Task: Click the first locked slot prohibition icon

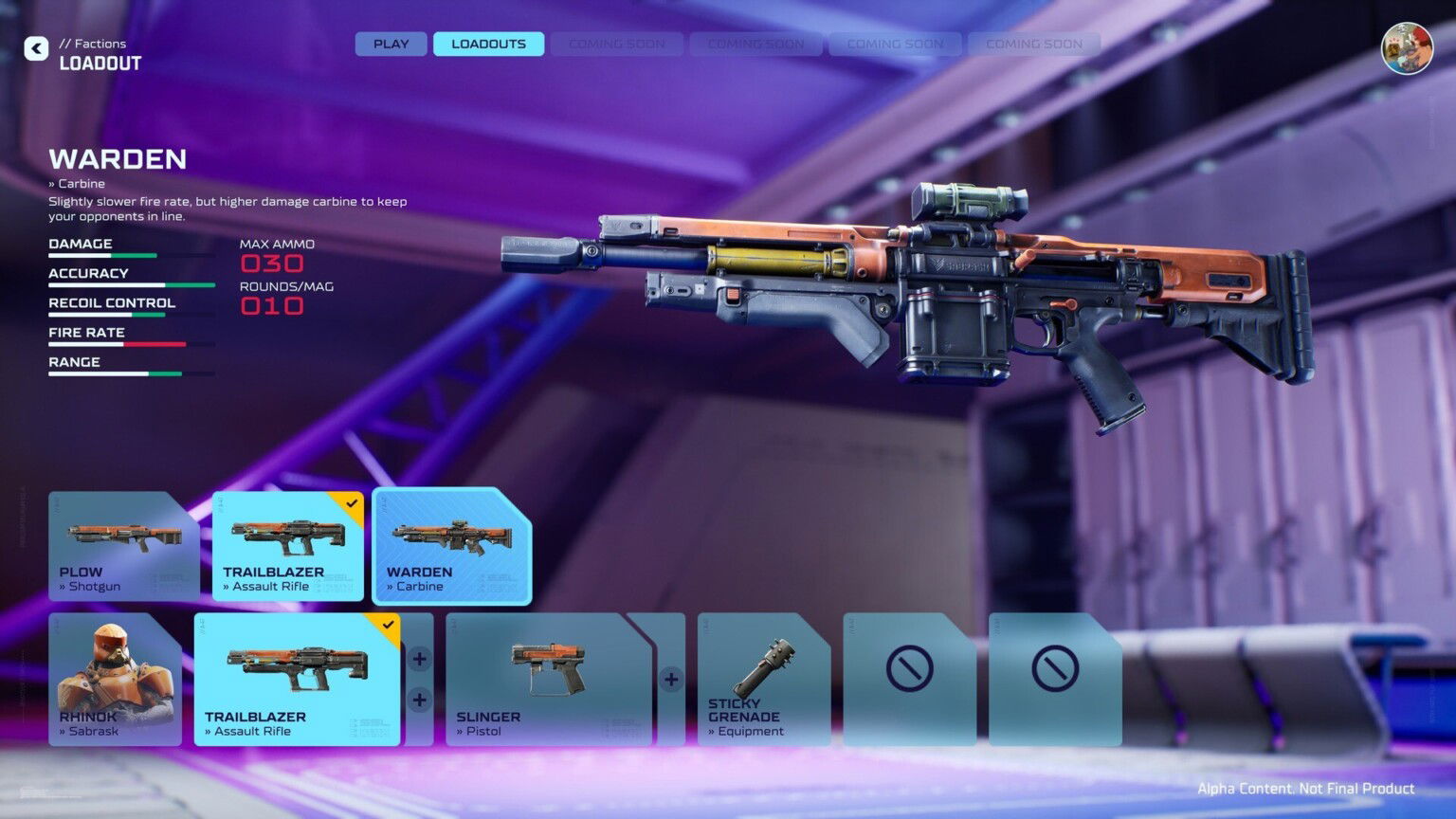Action: 908,668
